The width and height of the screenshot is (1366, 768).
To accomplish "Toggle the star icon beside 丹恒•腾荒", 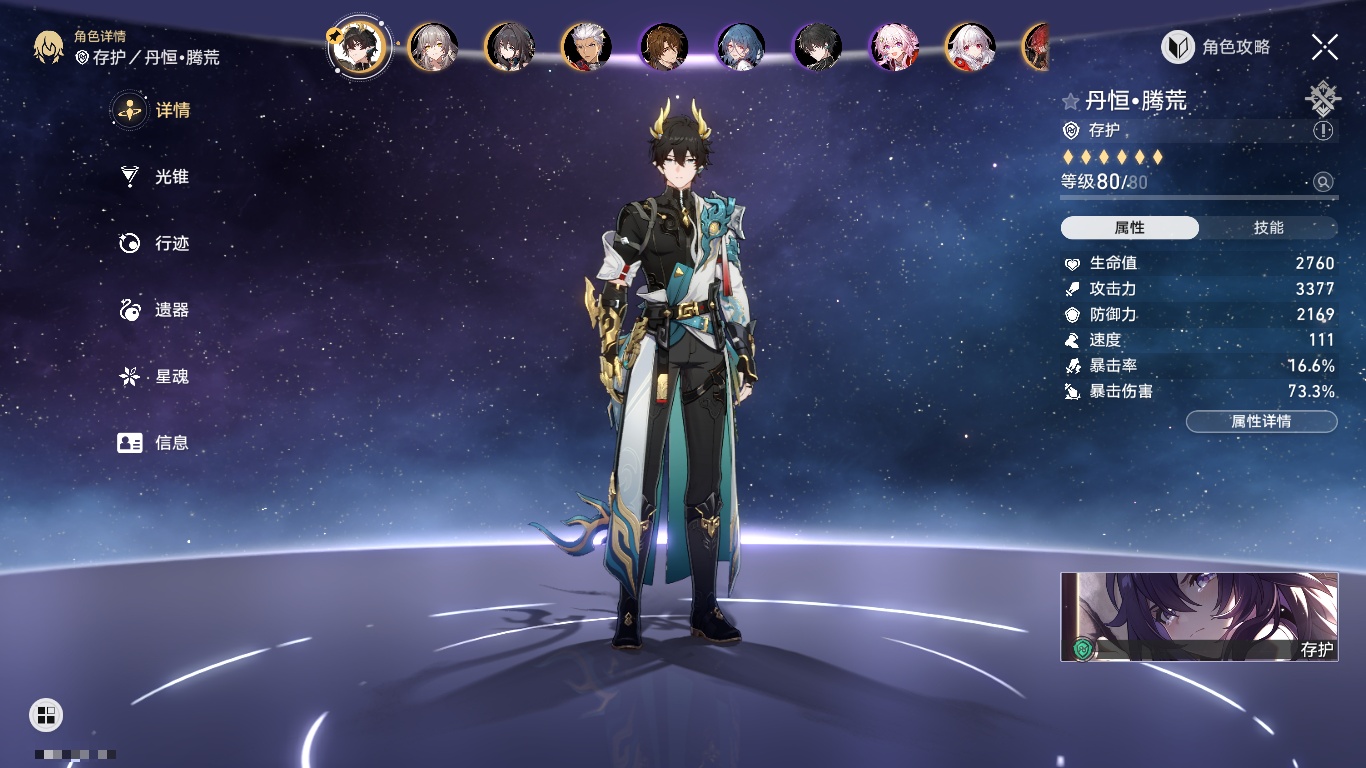I will tap(1071, 101).
